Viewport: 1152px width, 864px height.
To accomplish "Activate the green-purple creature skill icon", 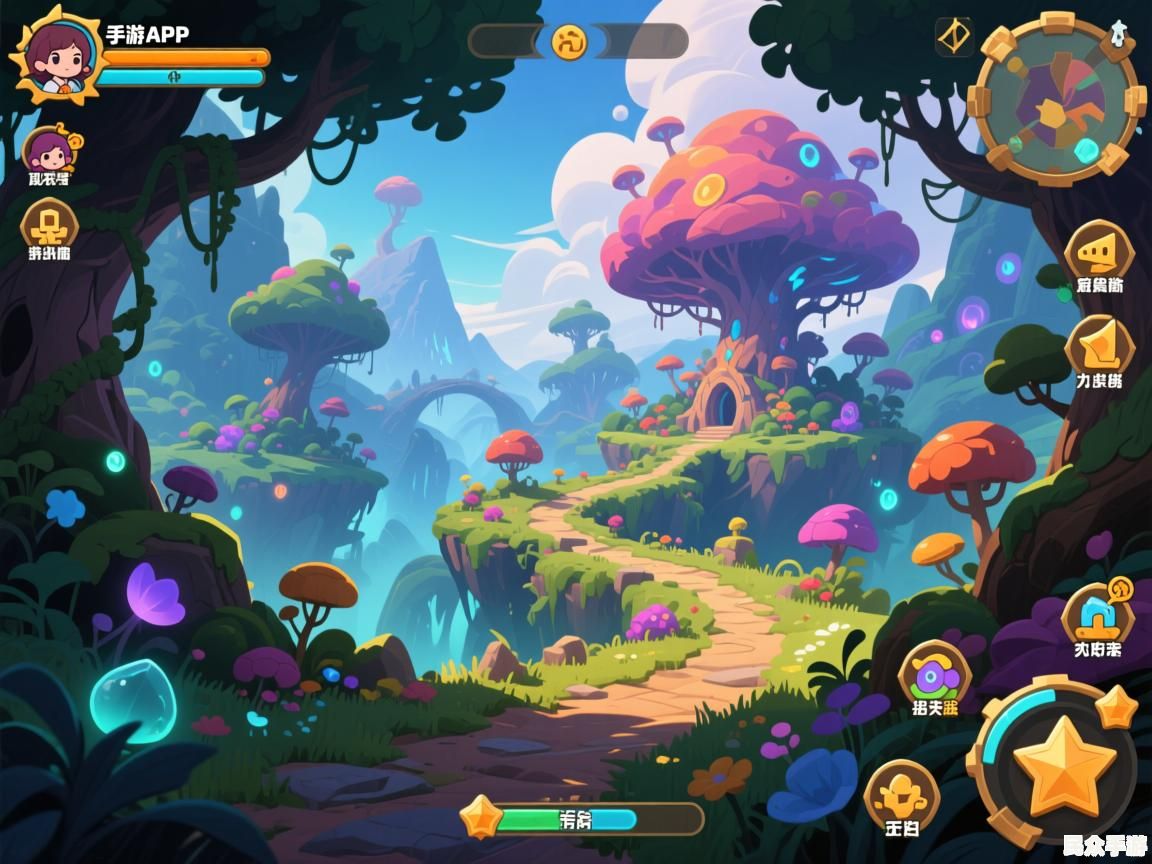I will pos(934,674).
